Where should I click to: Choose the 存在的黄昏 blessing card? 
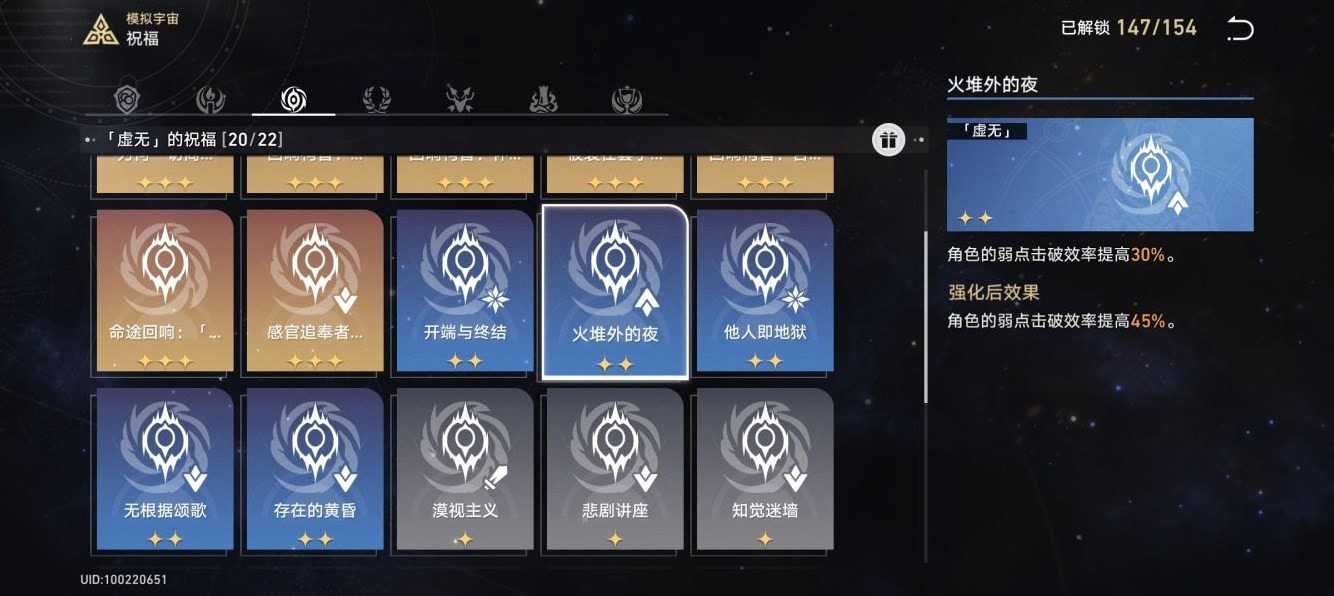point(315,469)
